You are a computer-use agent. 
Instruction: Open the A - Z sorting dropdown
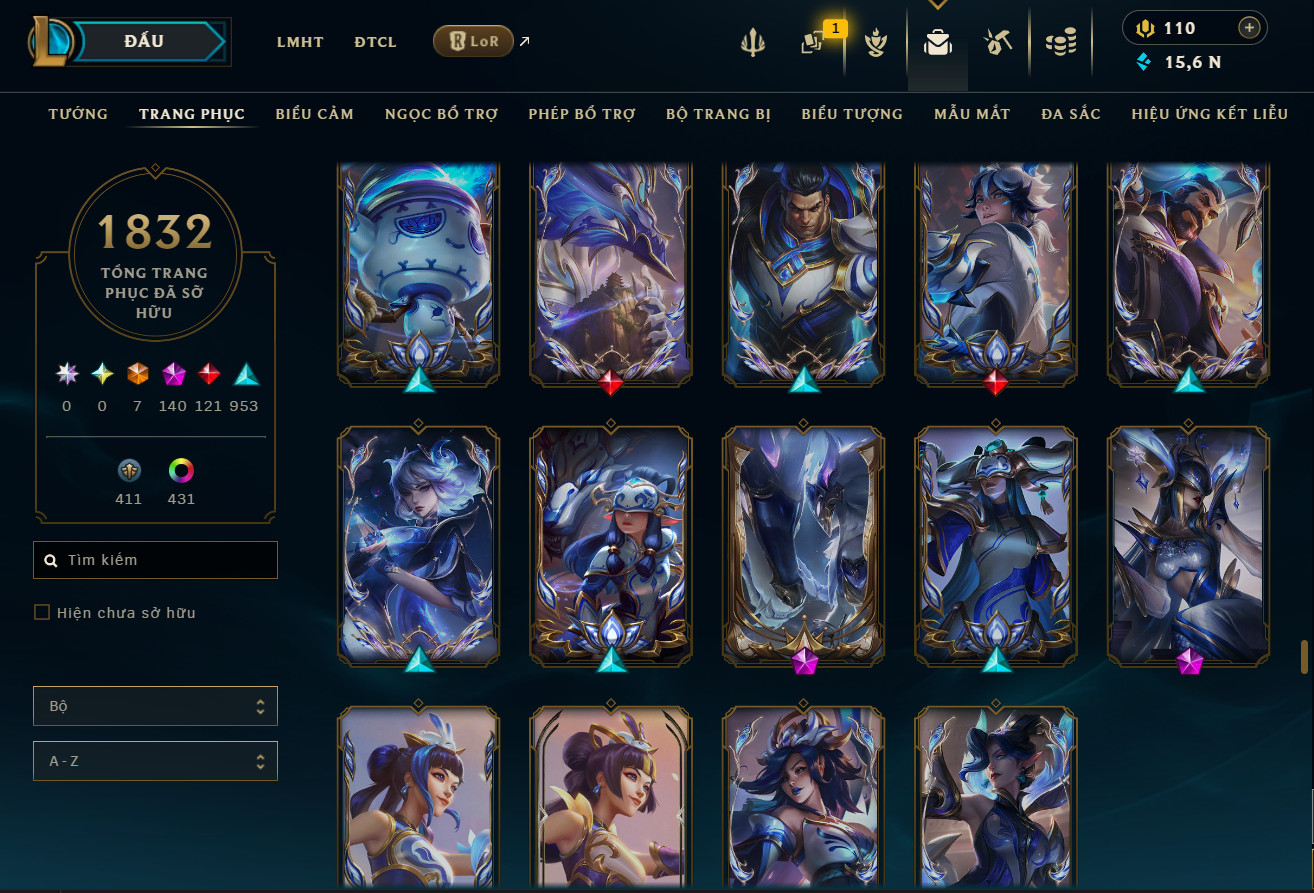point(155,761)
